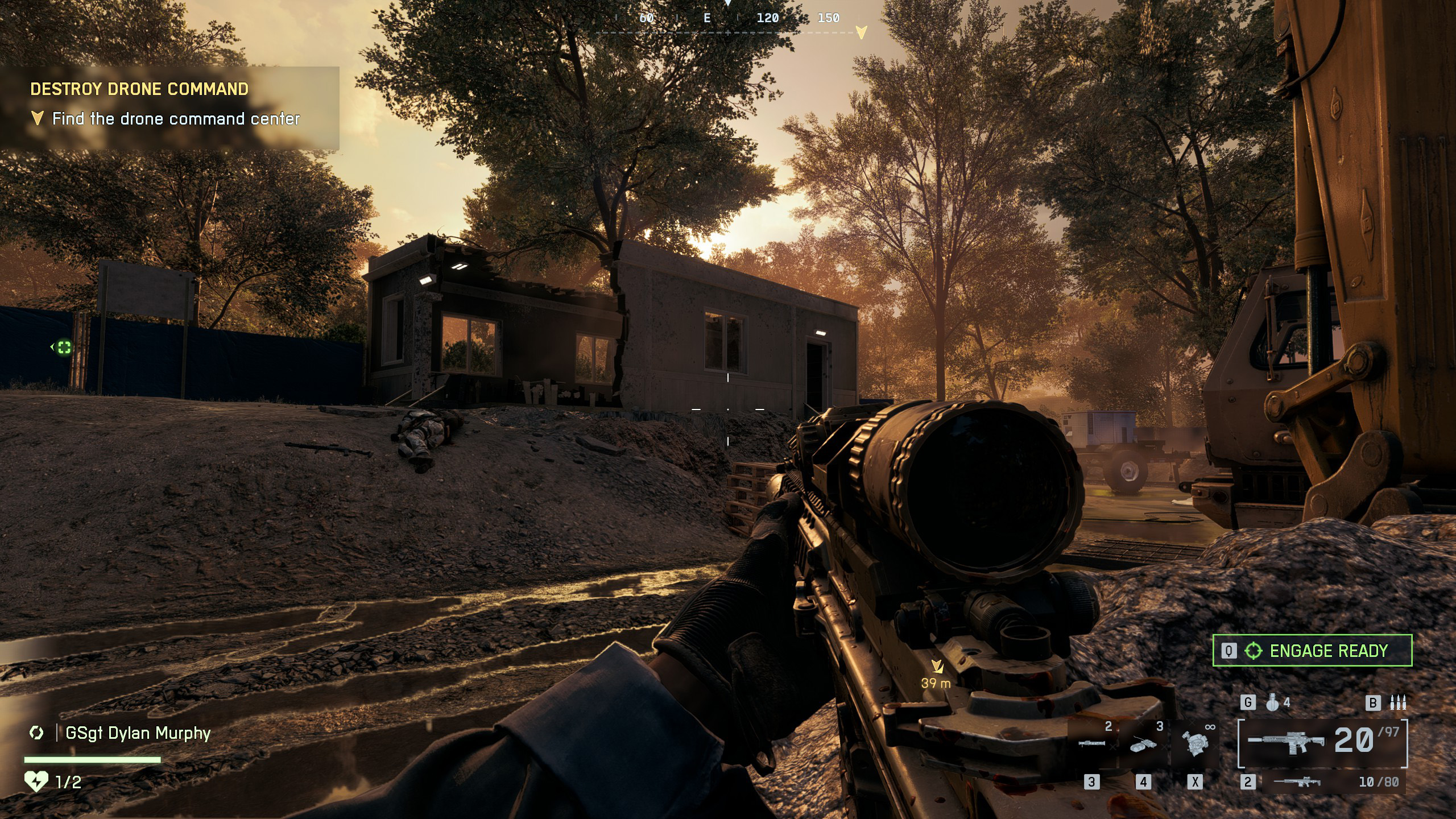This screenshot has width=1456, height=819.
Task: Click the grenade icon
Action: 1272,703
